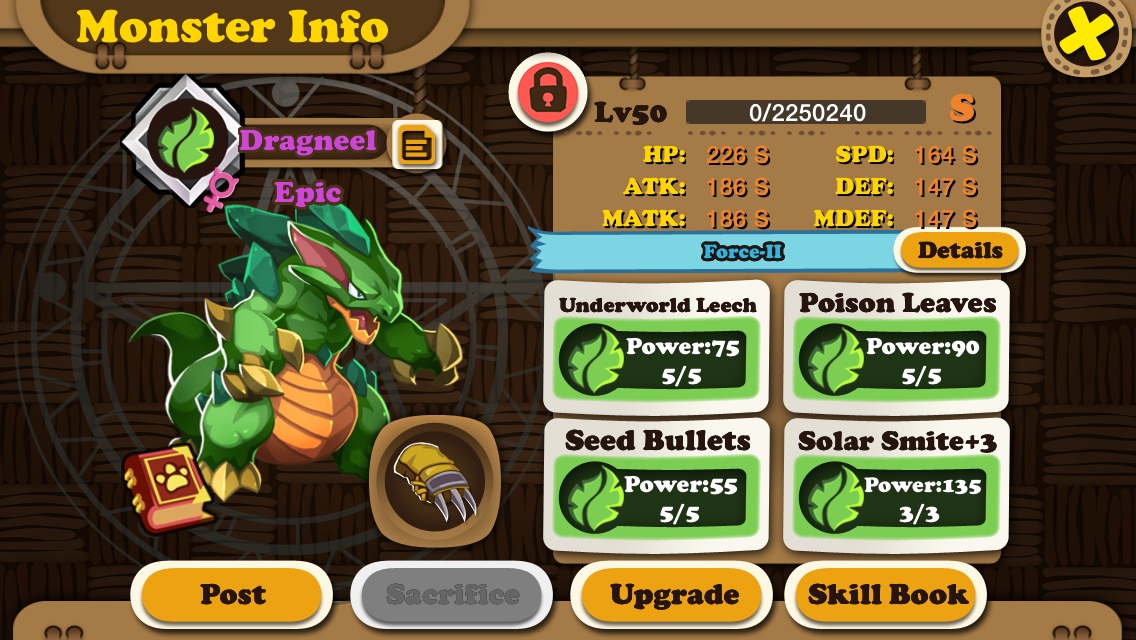The image size is (1136, 640).
Task: Choose the Seed Bullets skill
Action: coord(656,486)
